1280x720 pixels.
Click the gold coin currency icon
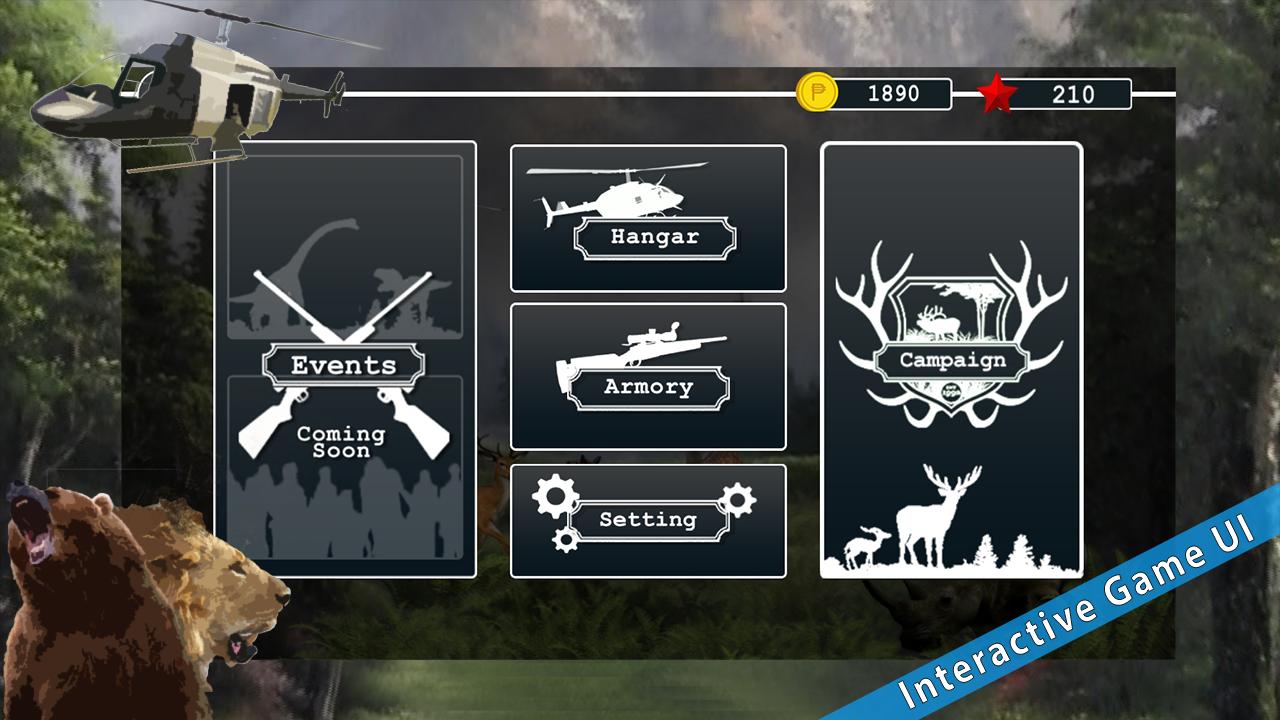pos(817,93)
